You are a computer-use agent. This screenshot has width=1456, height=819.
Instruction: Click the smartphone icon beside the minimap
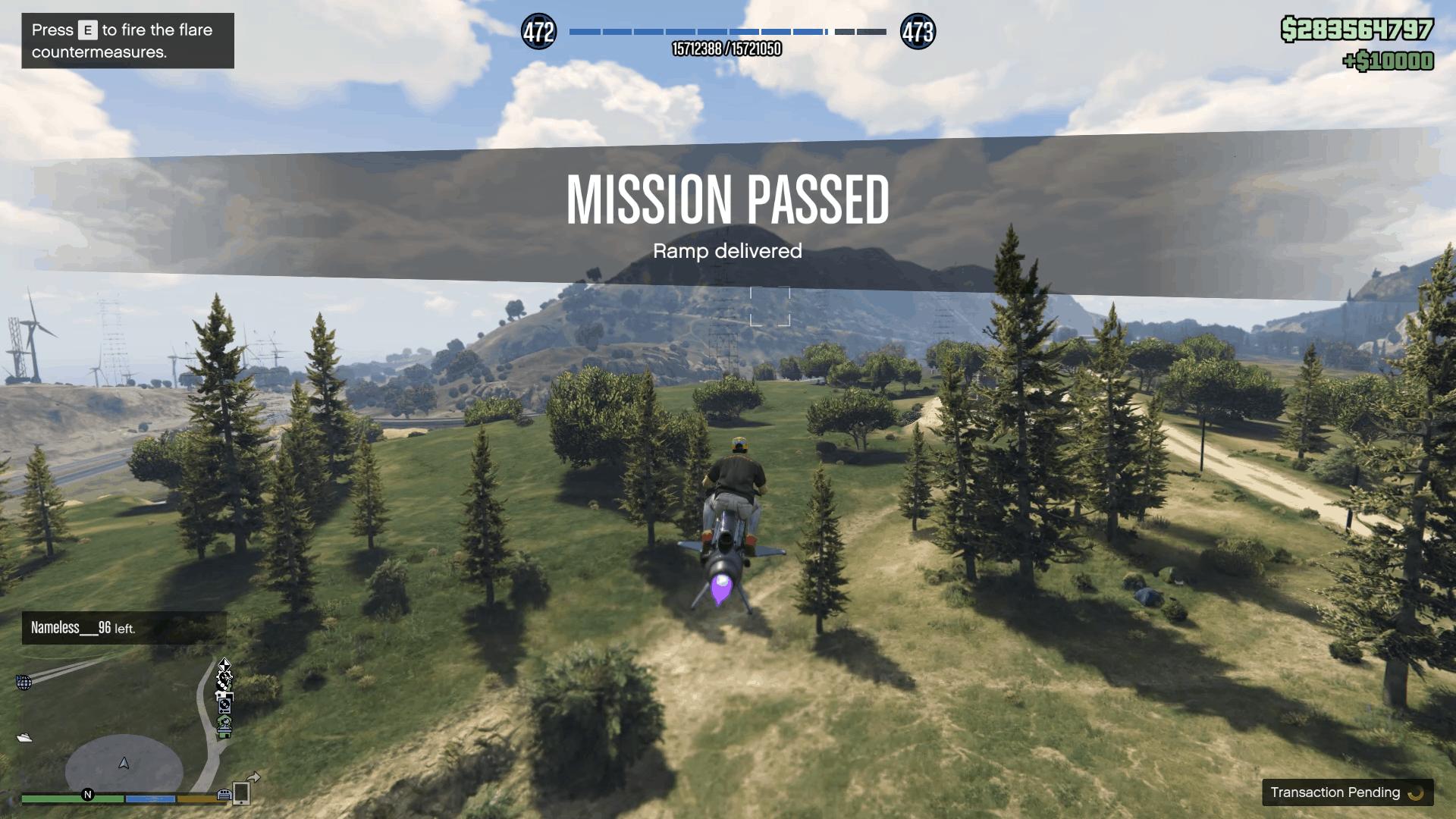pyautogui.click(x=241, y=793)
